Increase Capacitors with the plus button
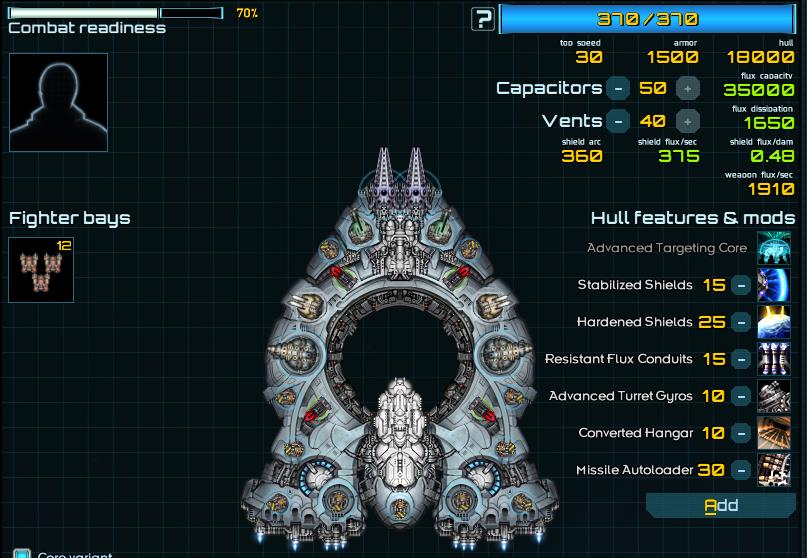The image size is (807, 558). pos(687,88)
